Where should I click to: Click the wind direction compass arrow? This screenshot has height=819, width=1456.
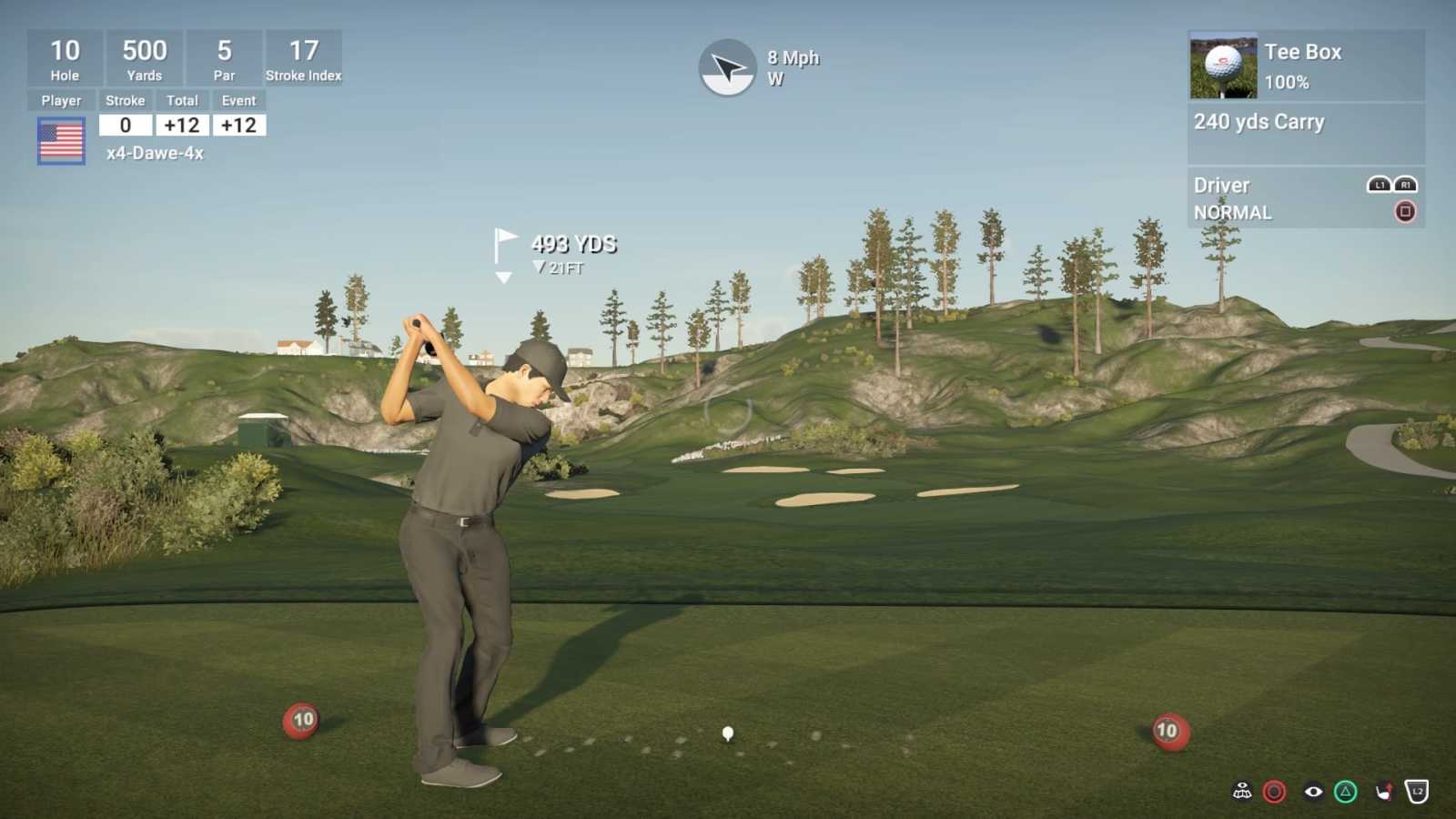(728, 66)
